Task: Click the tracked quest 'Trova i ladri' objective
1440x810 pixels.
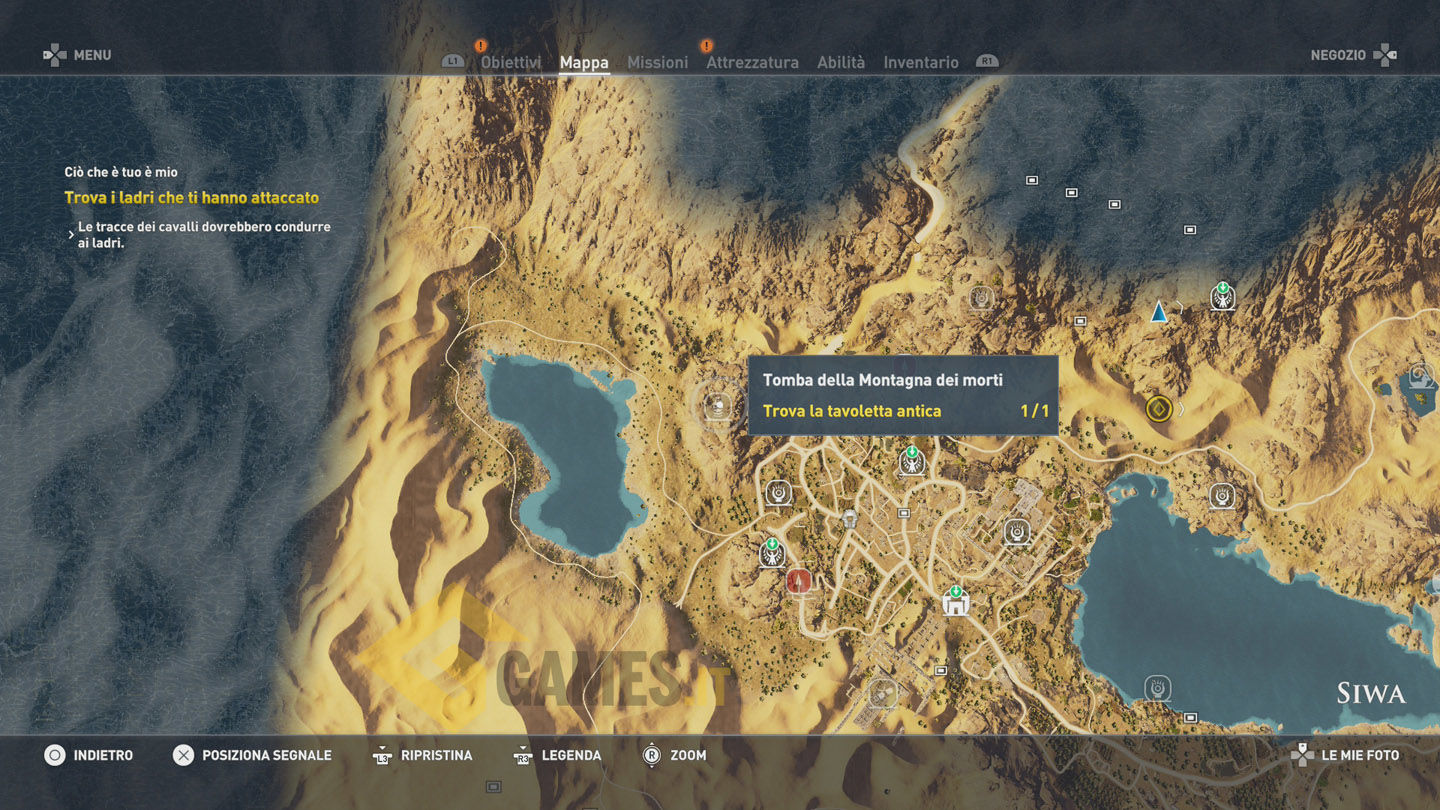Action: click(x=192, y=198)
